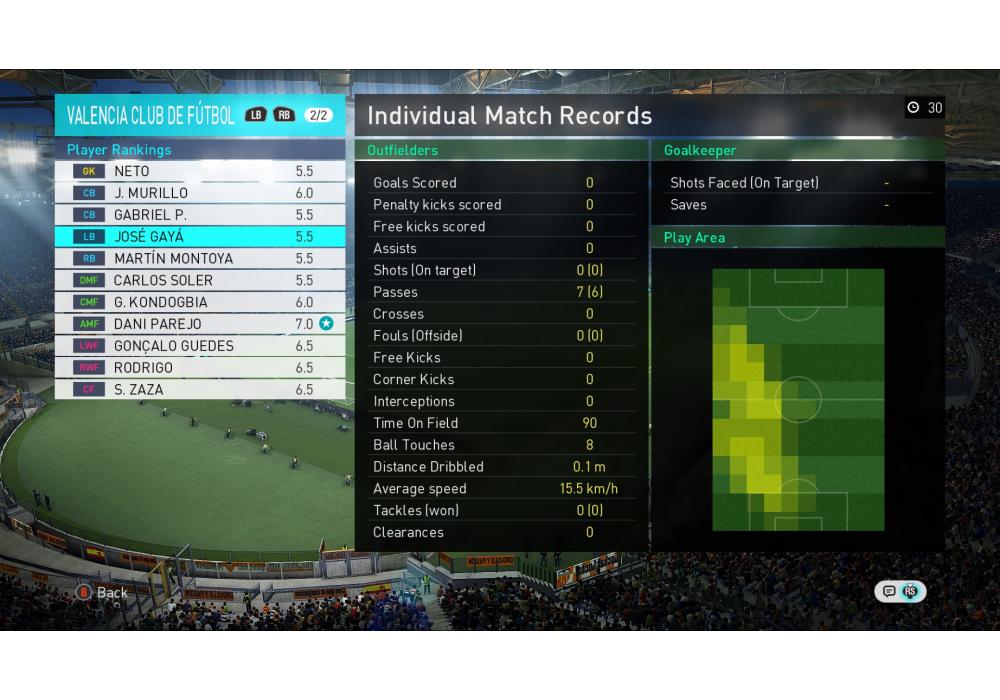Viewport: 1000px width, 700px height.
Task: Choose J. Murillo's ranking row
Action: [x=200, y=193]
